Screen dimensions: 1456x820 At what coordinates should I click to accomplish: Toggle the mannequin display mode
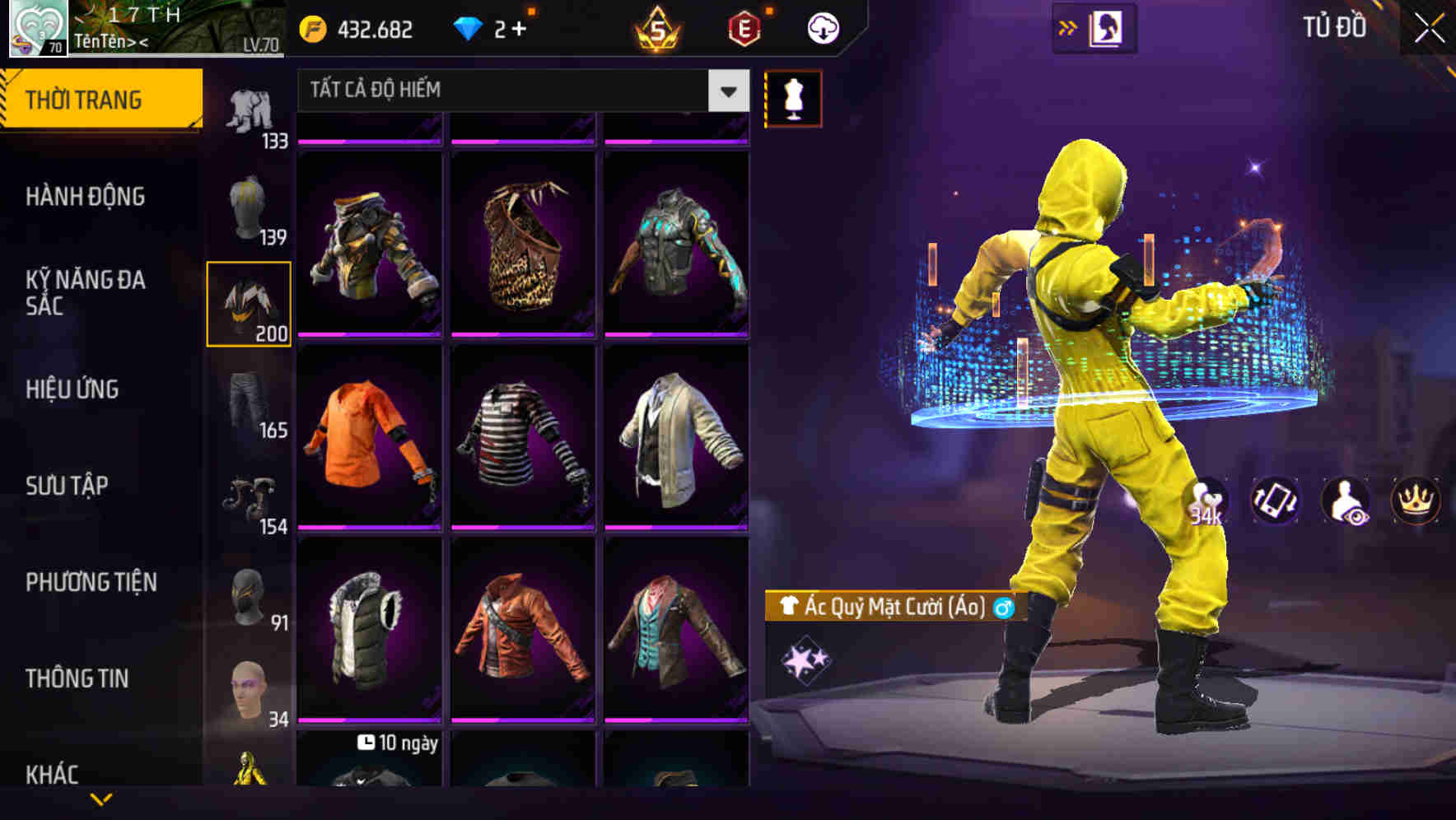coord(792,97)
